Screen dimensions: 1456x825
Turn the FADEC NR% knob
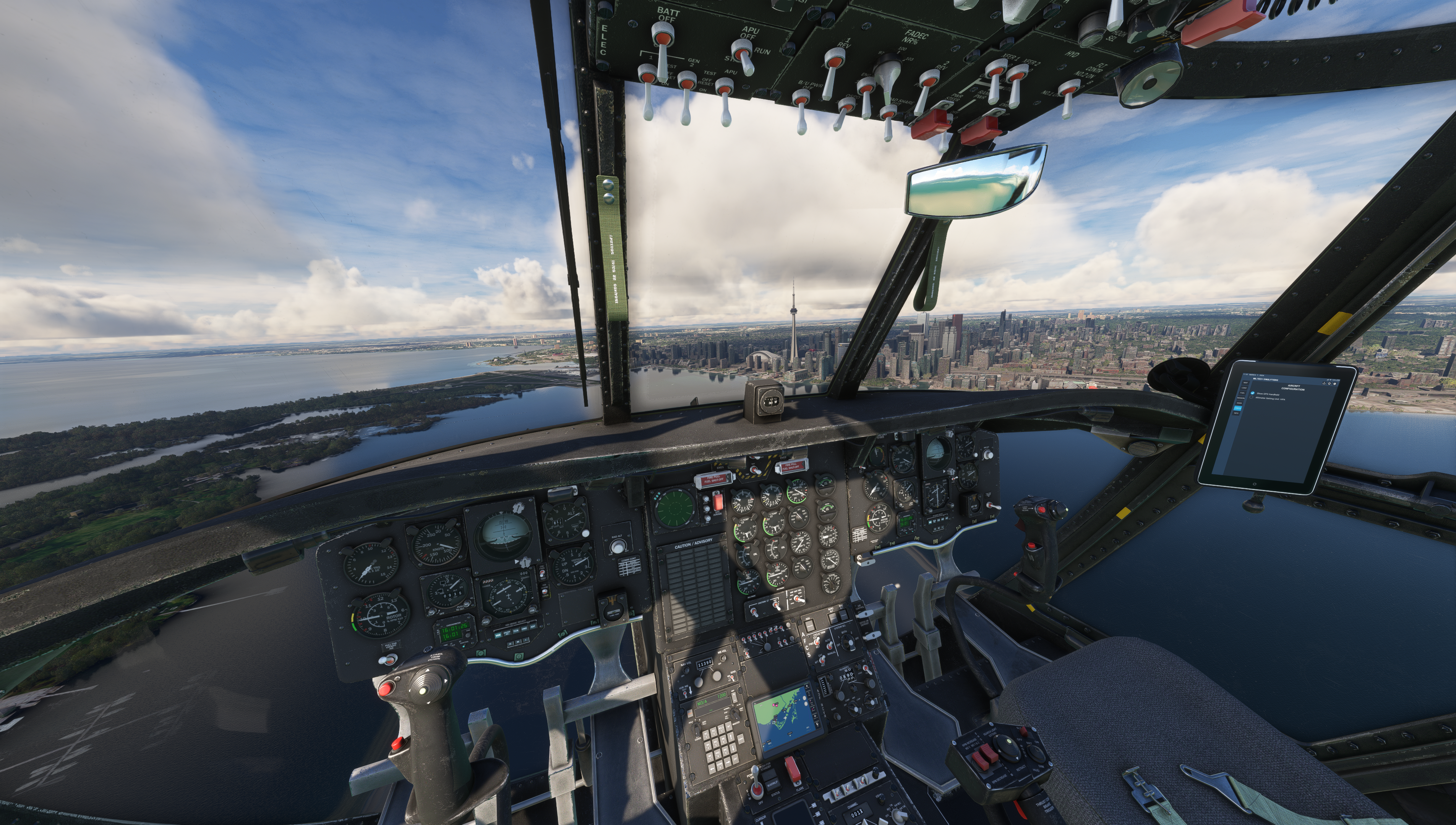(887, 74)
